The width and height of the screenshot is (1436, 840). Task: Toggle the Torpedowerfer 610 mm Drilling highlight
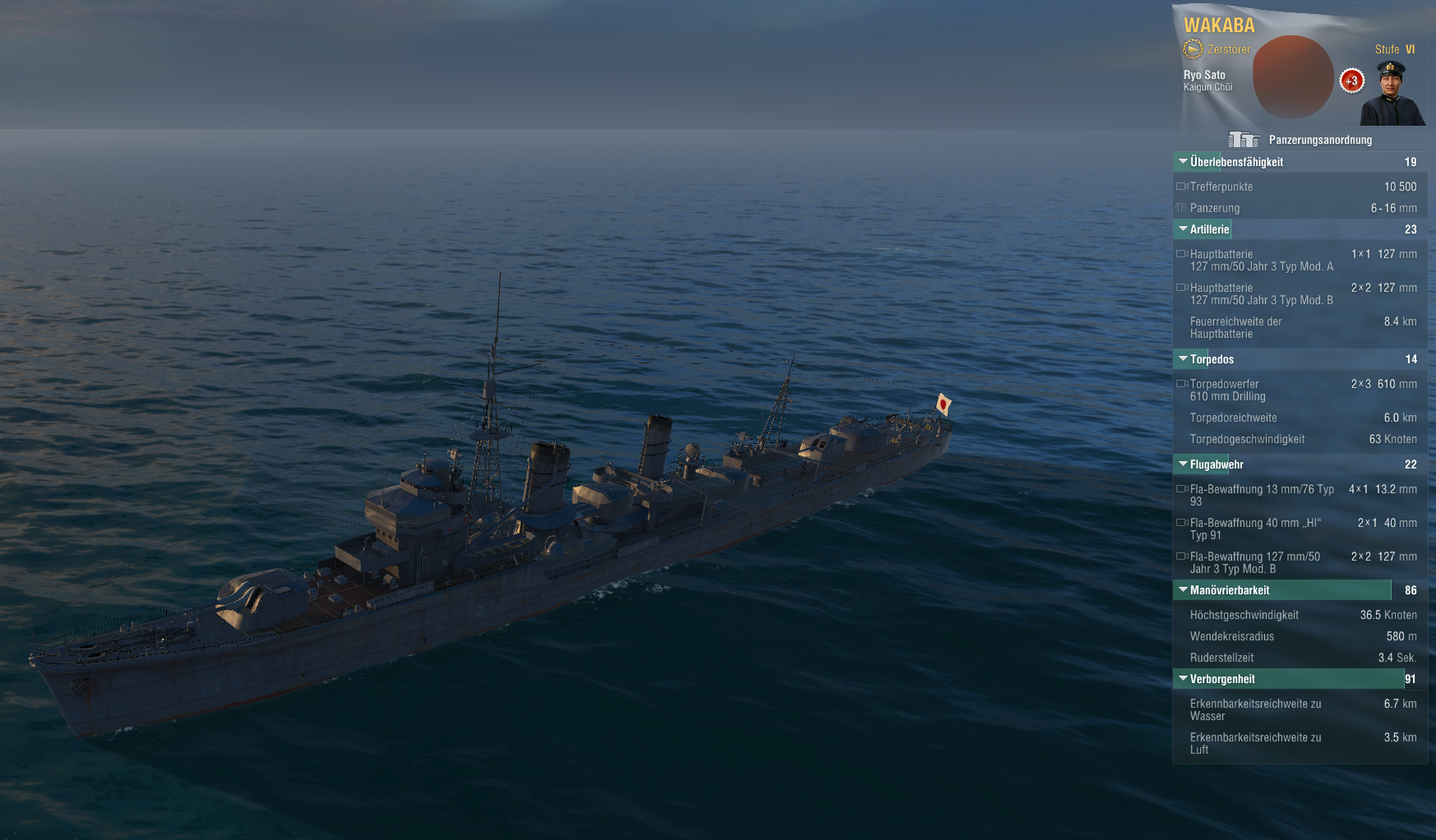[1182, 384]
